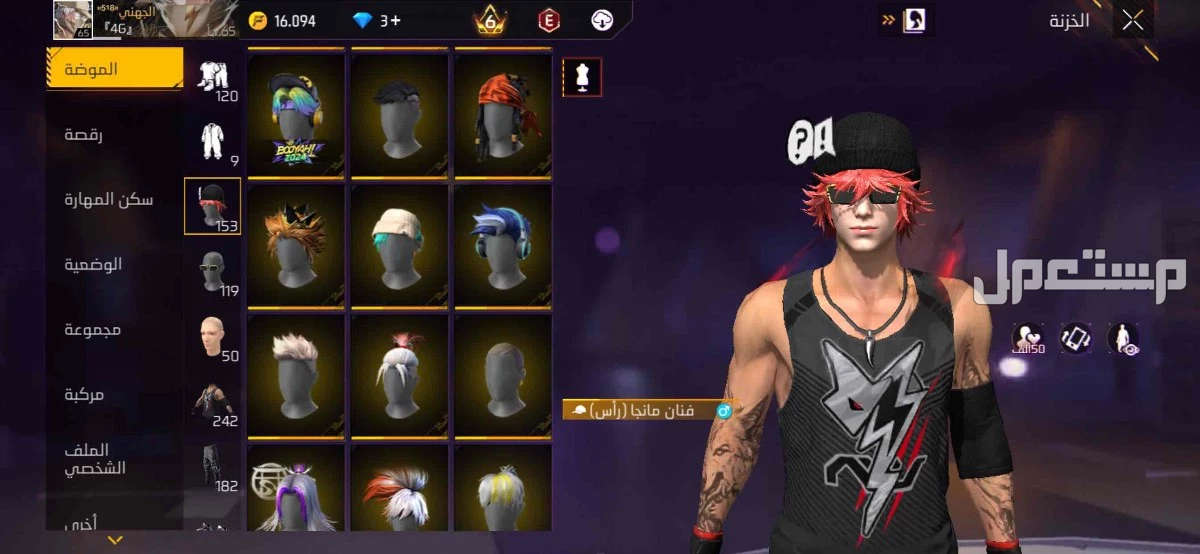Select the الوضعية pose tab
Screen dimensions: 1200x554
point(92,264)
